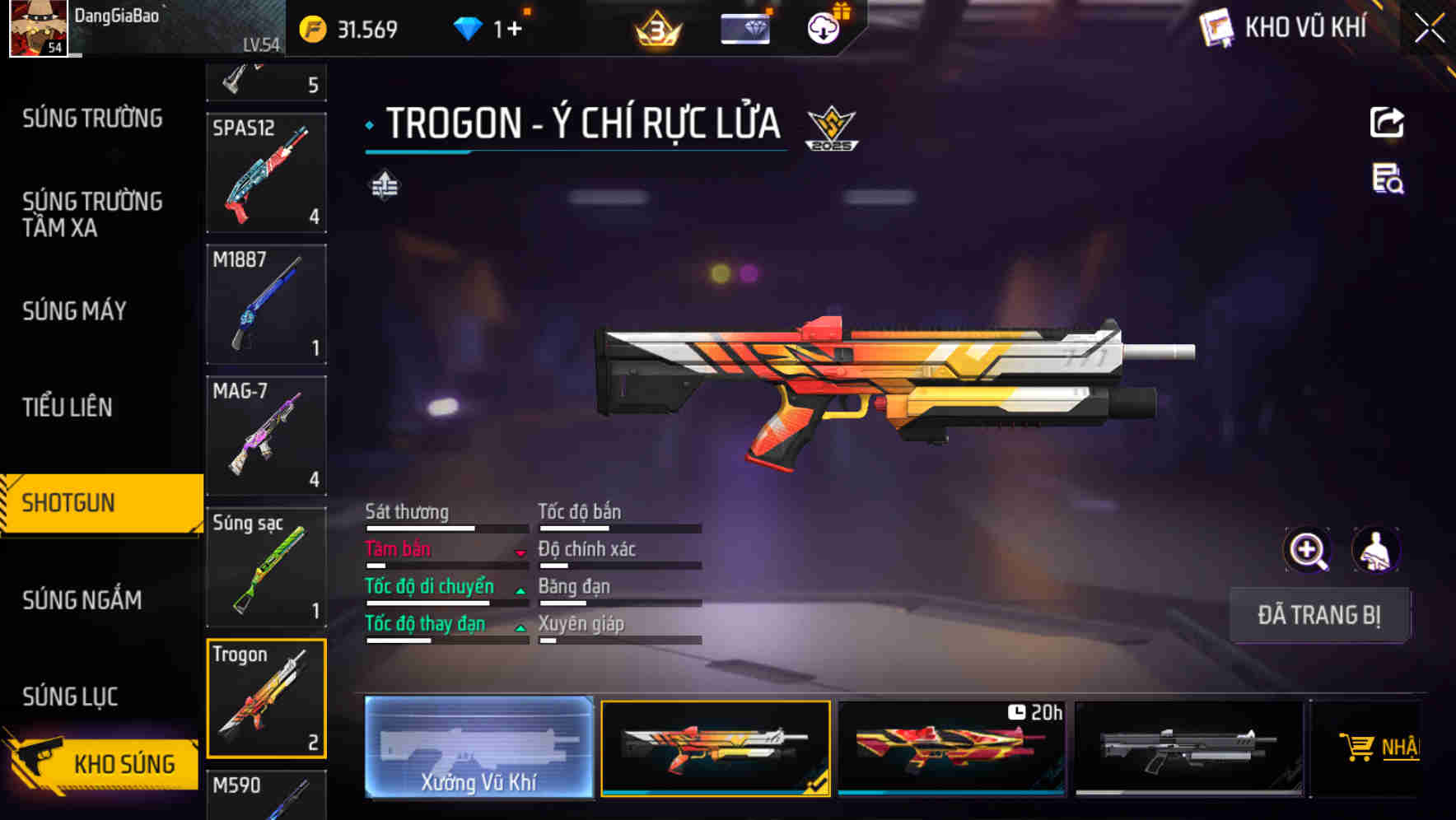
Task: Select the Súng sạc weapon slot
Action: [266, 567]
